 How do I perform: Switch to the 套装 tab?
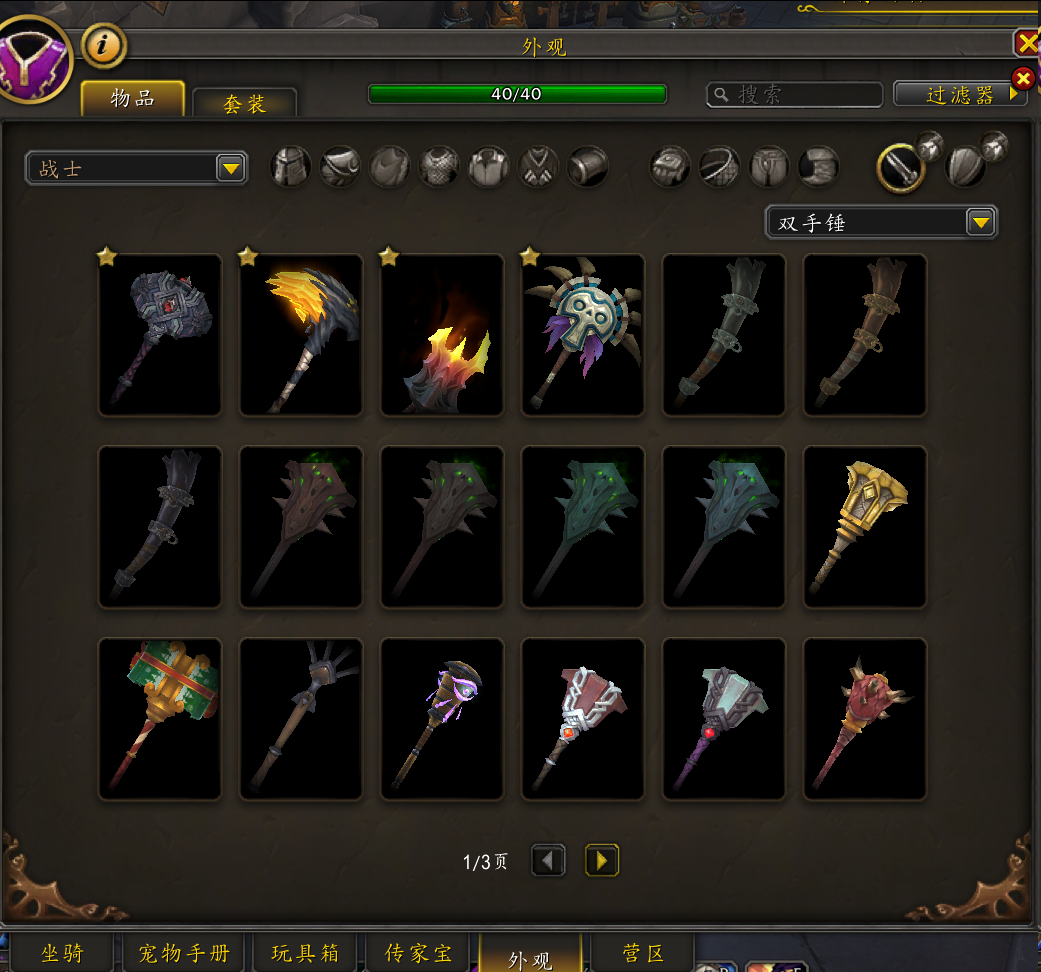point(244,104)
